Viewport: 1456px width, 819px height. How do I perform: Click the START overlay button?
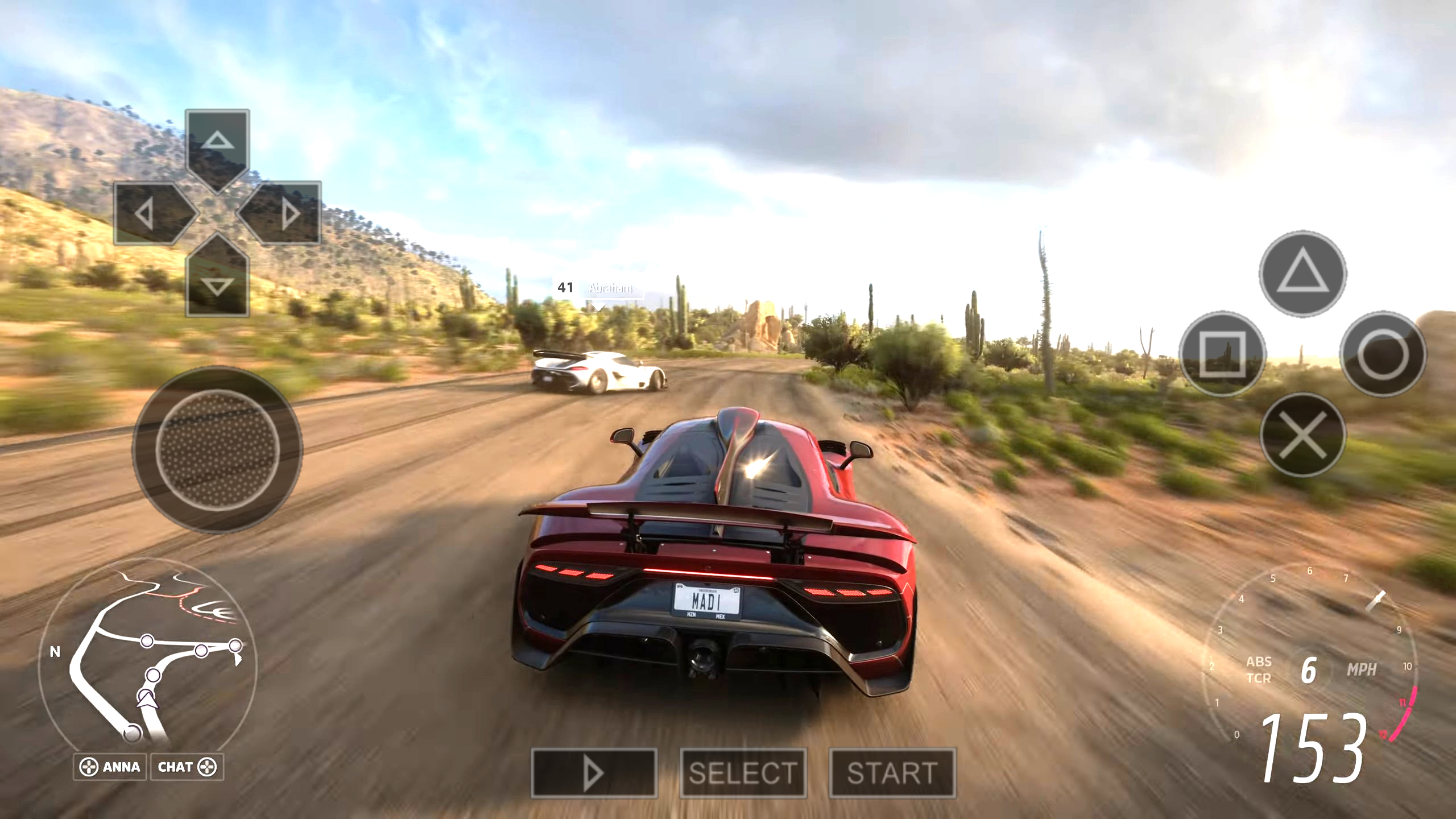(892, 773)
